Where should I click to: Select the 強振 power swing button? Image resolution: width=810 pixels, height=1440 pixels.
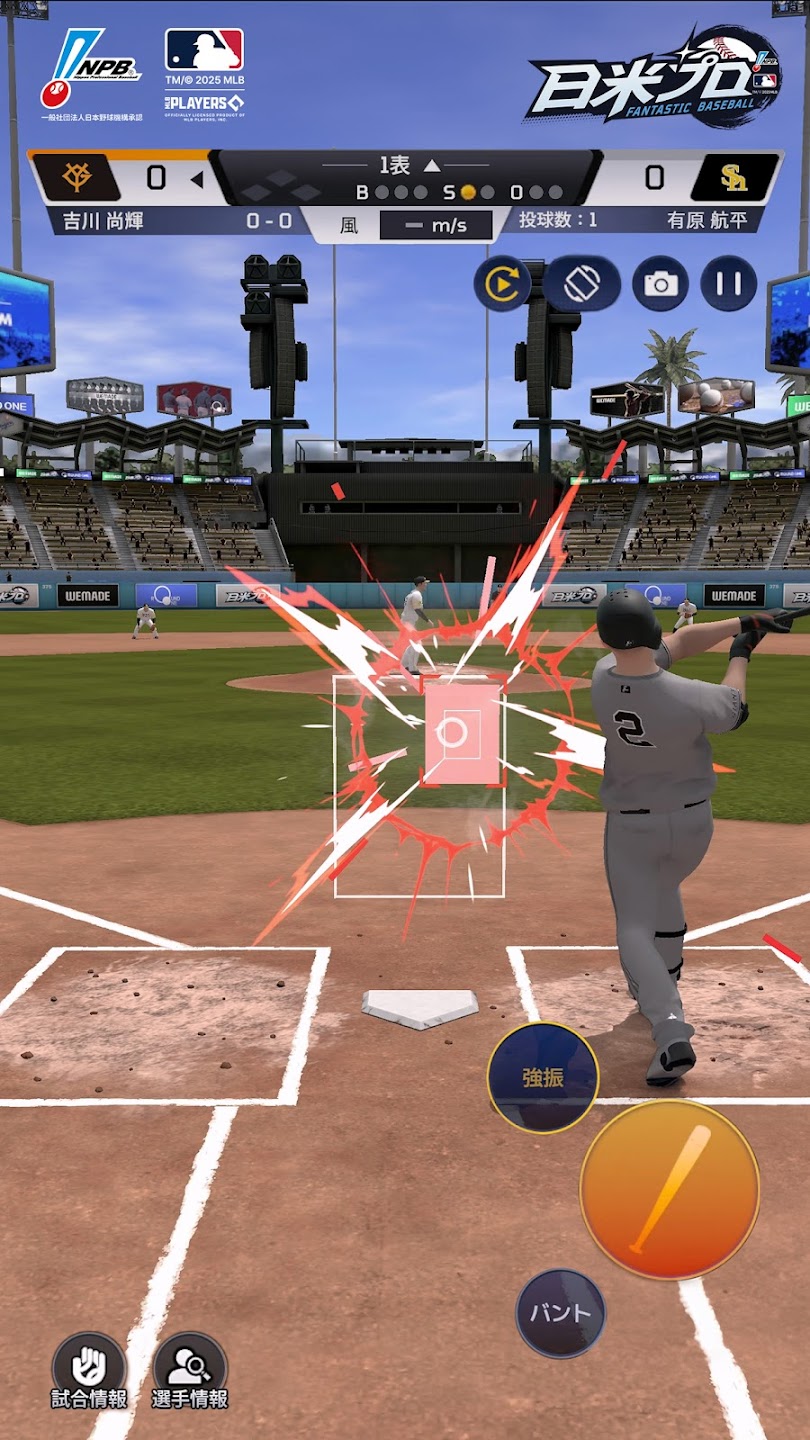click(x=543, y=1077)
